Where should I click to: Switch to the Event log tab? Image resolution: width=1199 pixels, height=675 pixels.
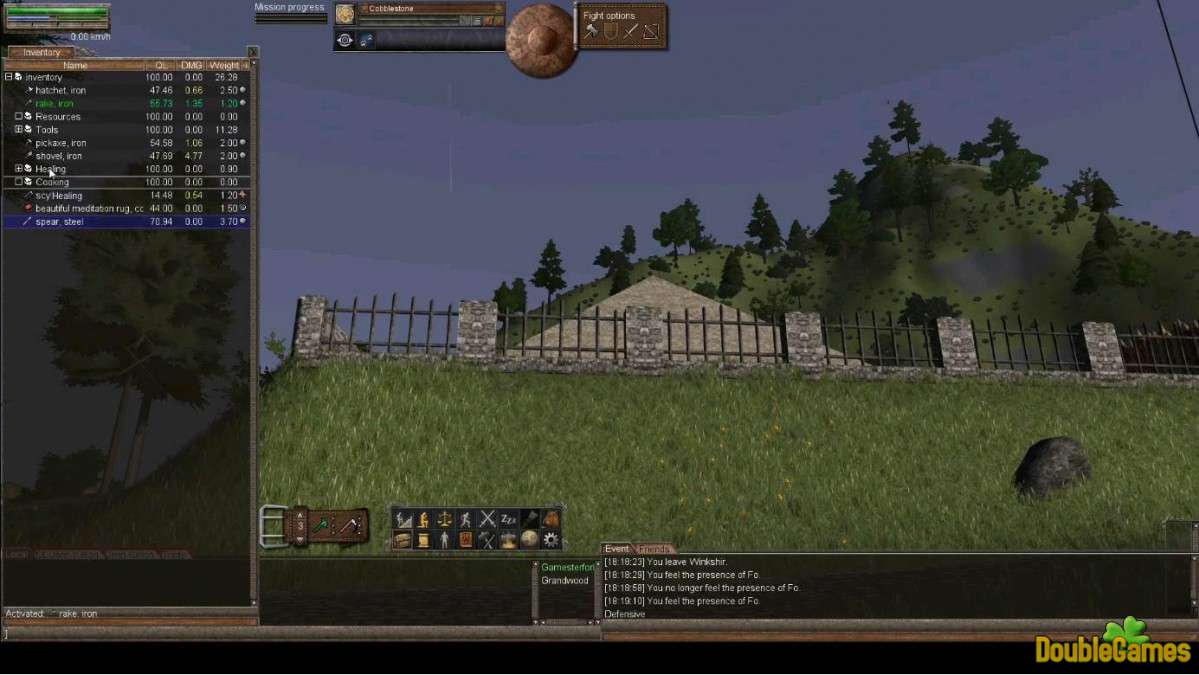tap(617, 549)
